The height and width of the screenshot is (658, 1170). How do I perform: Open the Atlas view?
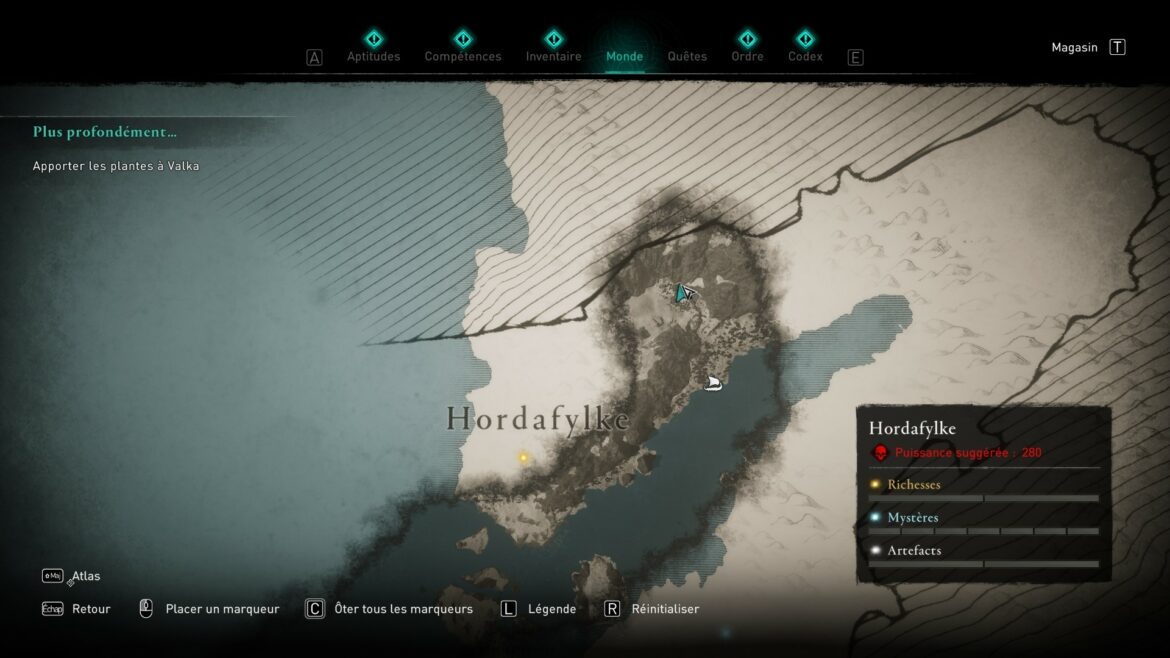(85, 576)
